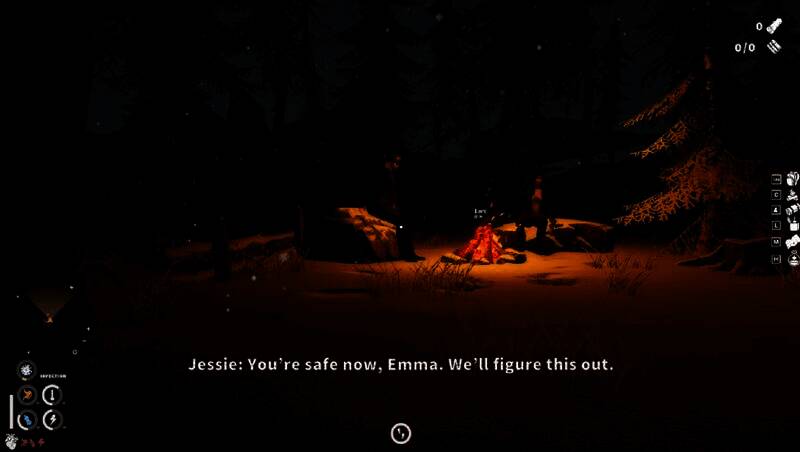Open the folded map icon

[x=792, y=242]
